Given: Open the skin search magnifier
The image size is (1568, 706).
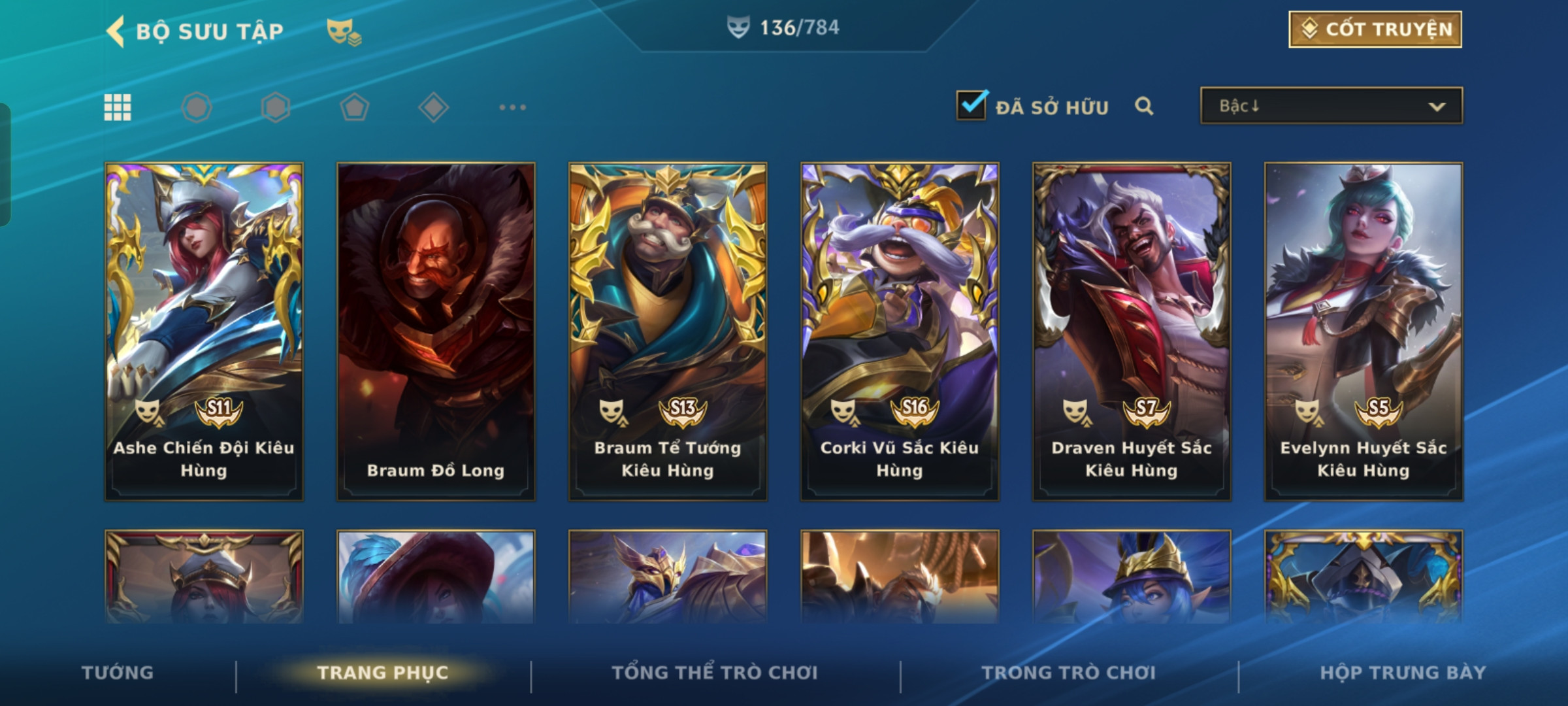Looking at the screenshot, I should (1143, 106).
